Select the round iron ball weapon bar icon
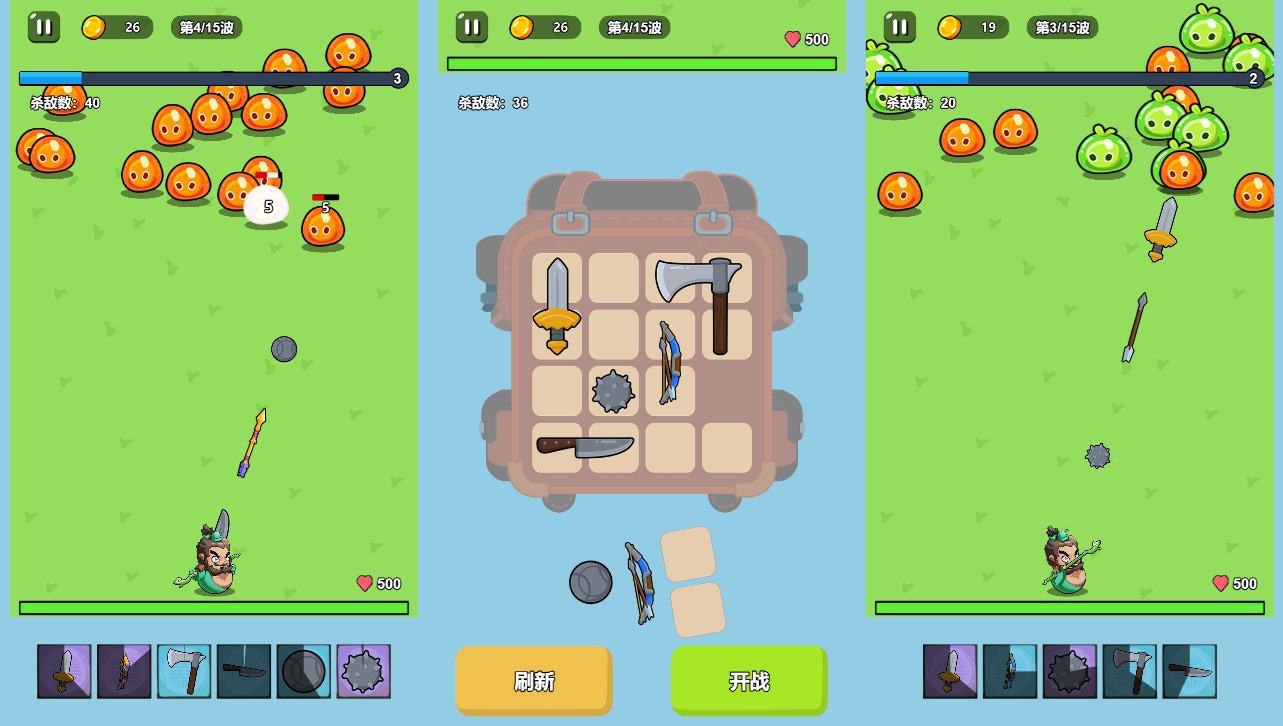Viewport: 1283px width, 726px height. (x=303, y=671)
